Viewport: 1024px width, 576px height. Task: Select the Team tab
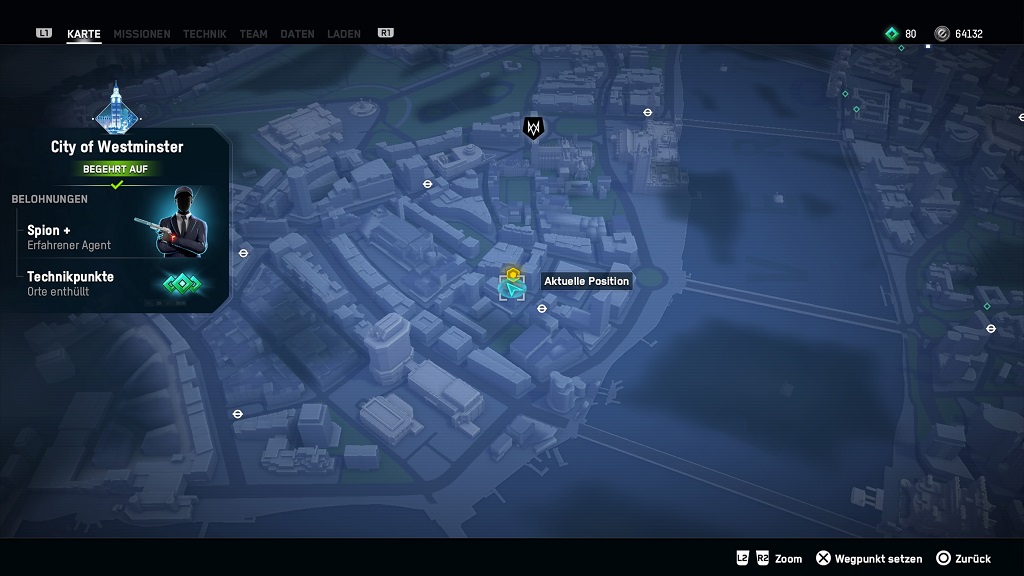(x=253, y=34)
